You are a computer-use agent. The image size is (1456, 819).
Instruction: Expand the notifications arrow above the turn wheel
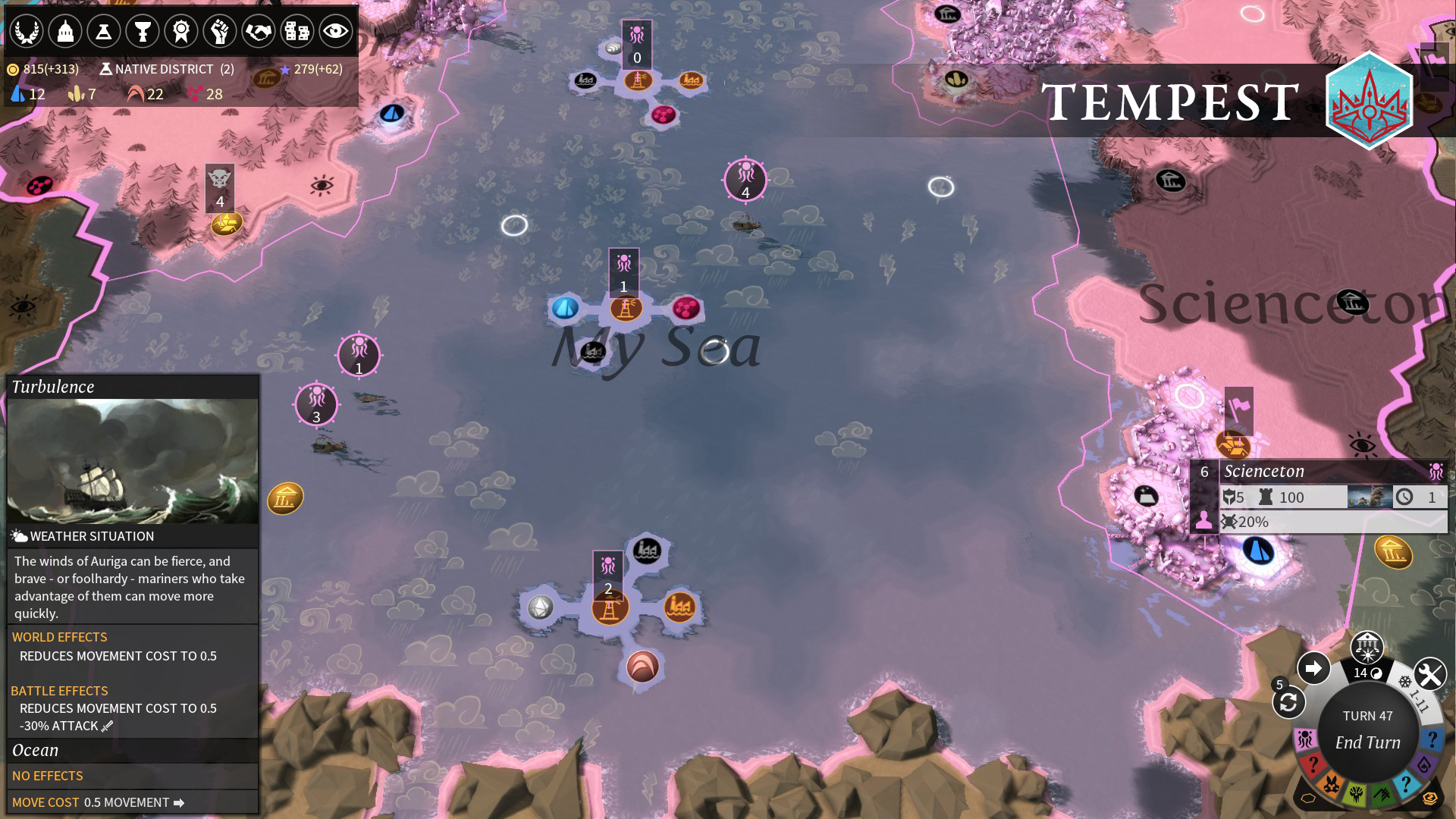point(1313,669)
